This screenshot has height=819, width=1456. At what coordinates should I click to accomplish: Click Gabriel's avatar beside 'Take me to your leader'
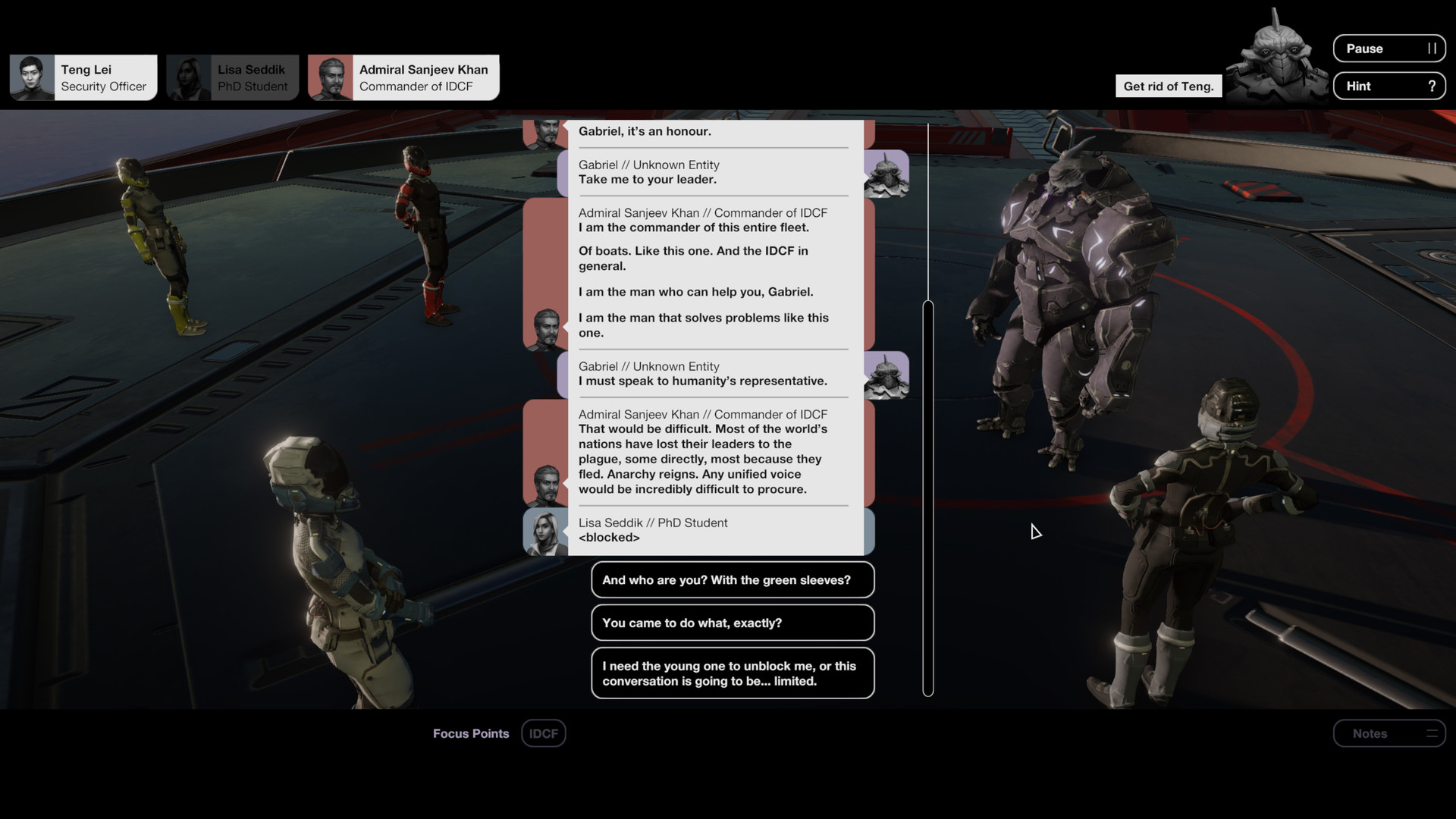(x=887, y=174)
